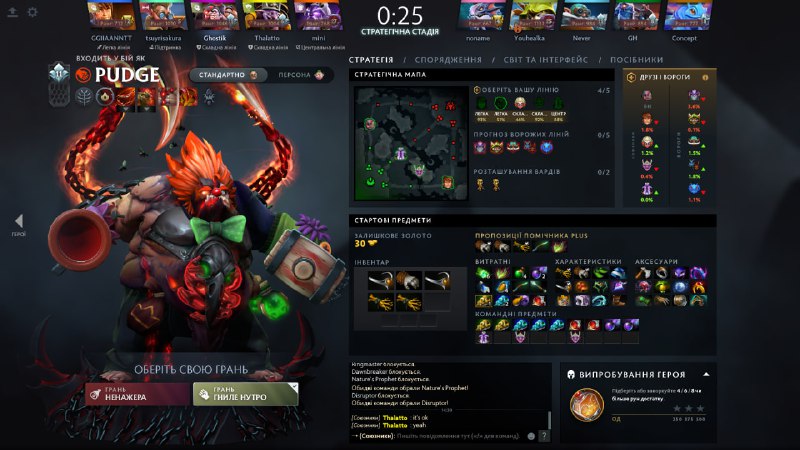Open the chat help question-mark button

tap(544, 436)
